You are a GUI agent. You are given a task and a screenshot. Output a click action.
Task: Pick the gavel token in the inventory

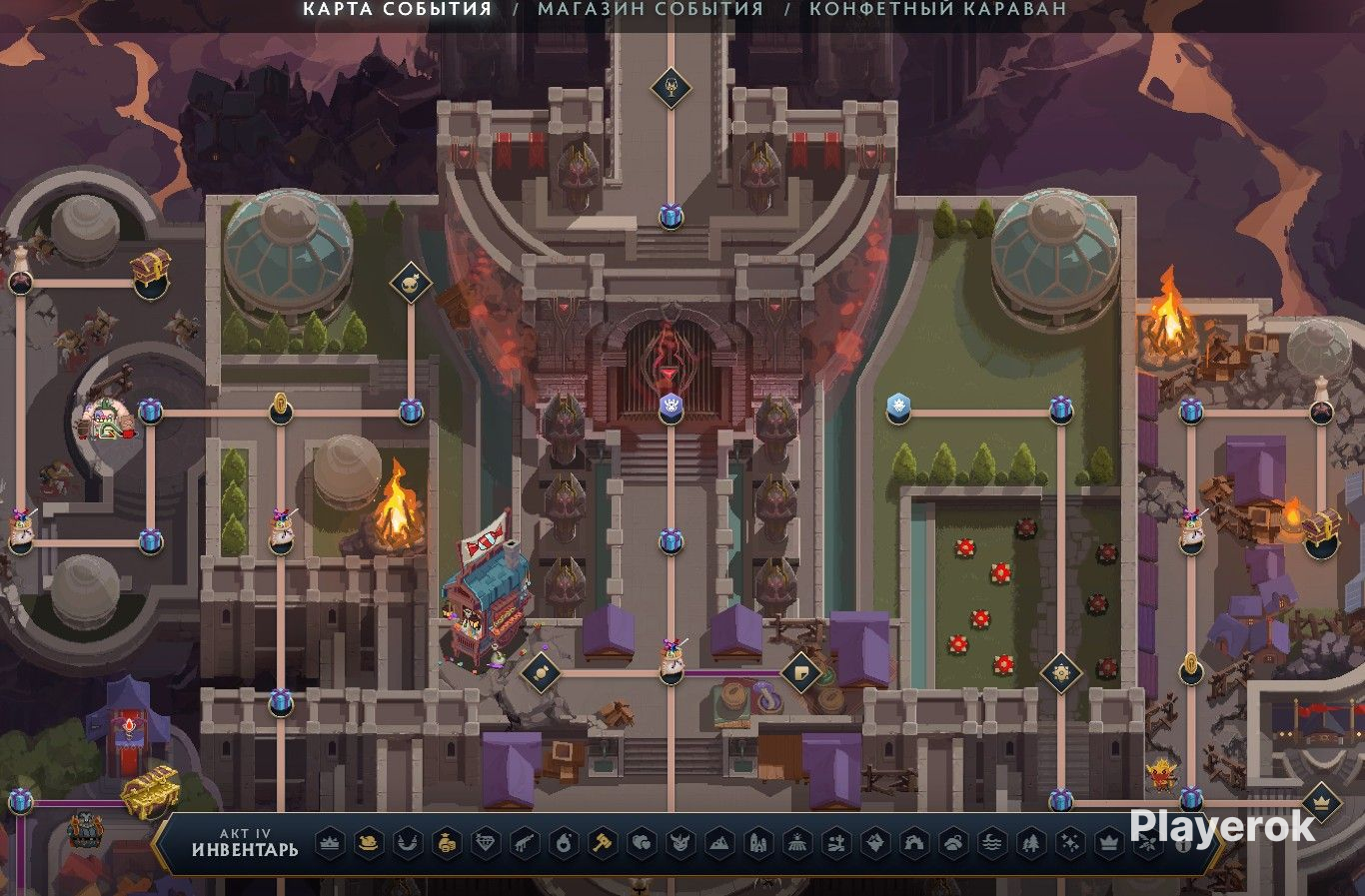[603, 843]
